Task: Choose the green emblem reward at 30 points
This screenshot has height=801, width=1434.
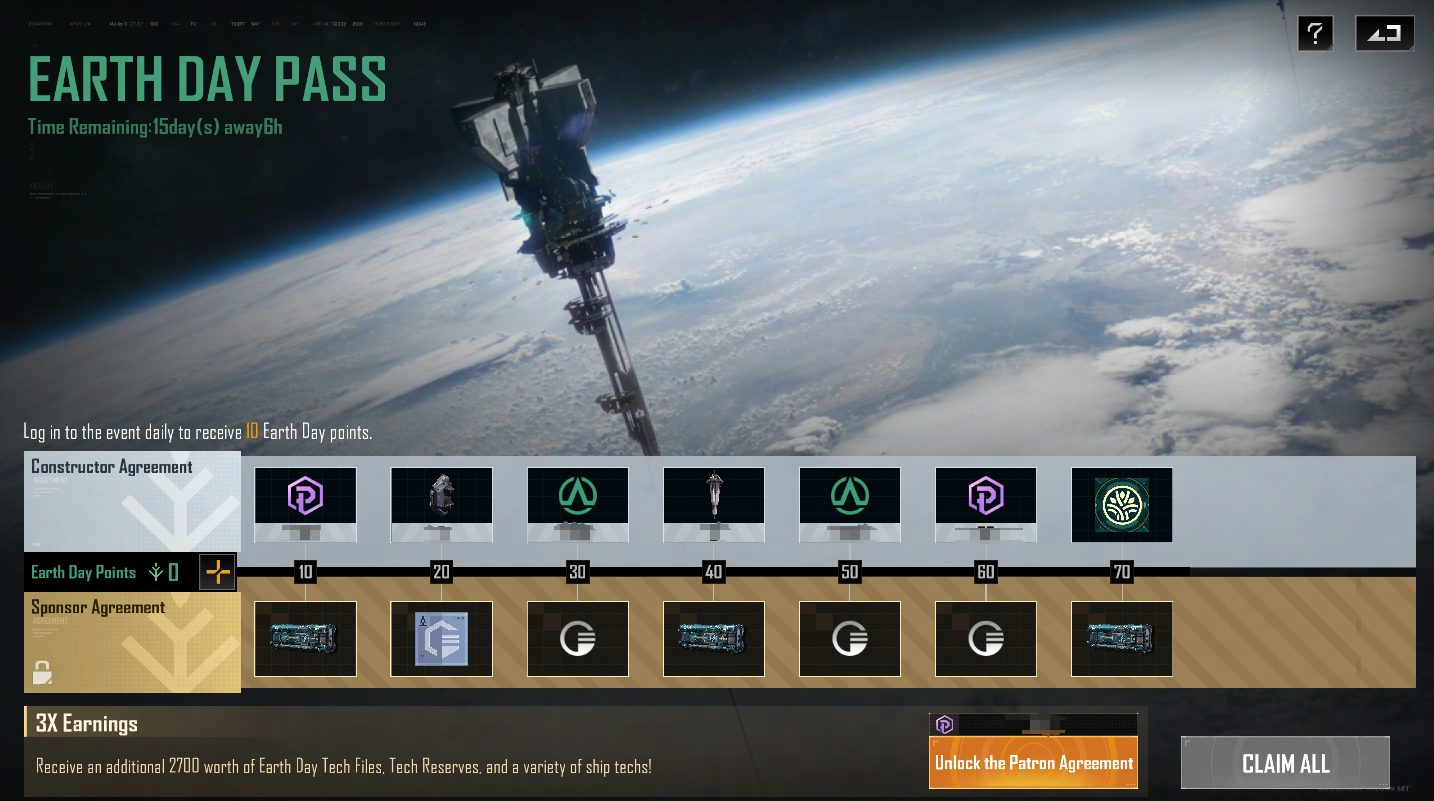Action: 577,496
